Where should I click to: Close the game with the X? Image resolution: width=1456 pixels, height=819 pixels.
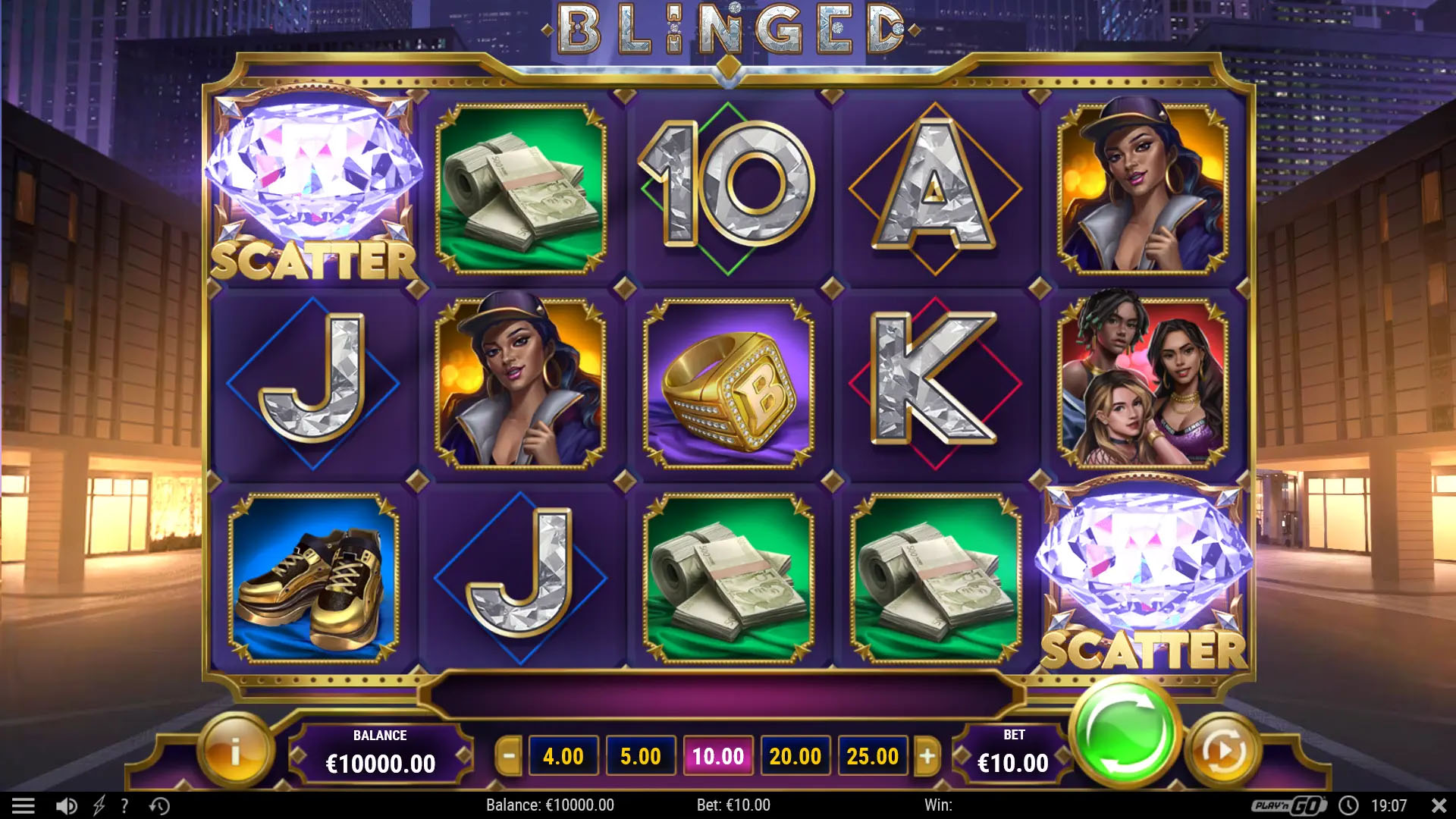click(1438, 805)
